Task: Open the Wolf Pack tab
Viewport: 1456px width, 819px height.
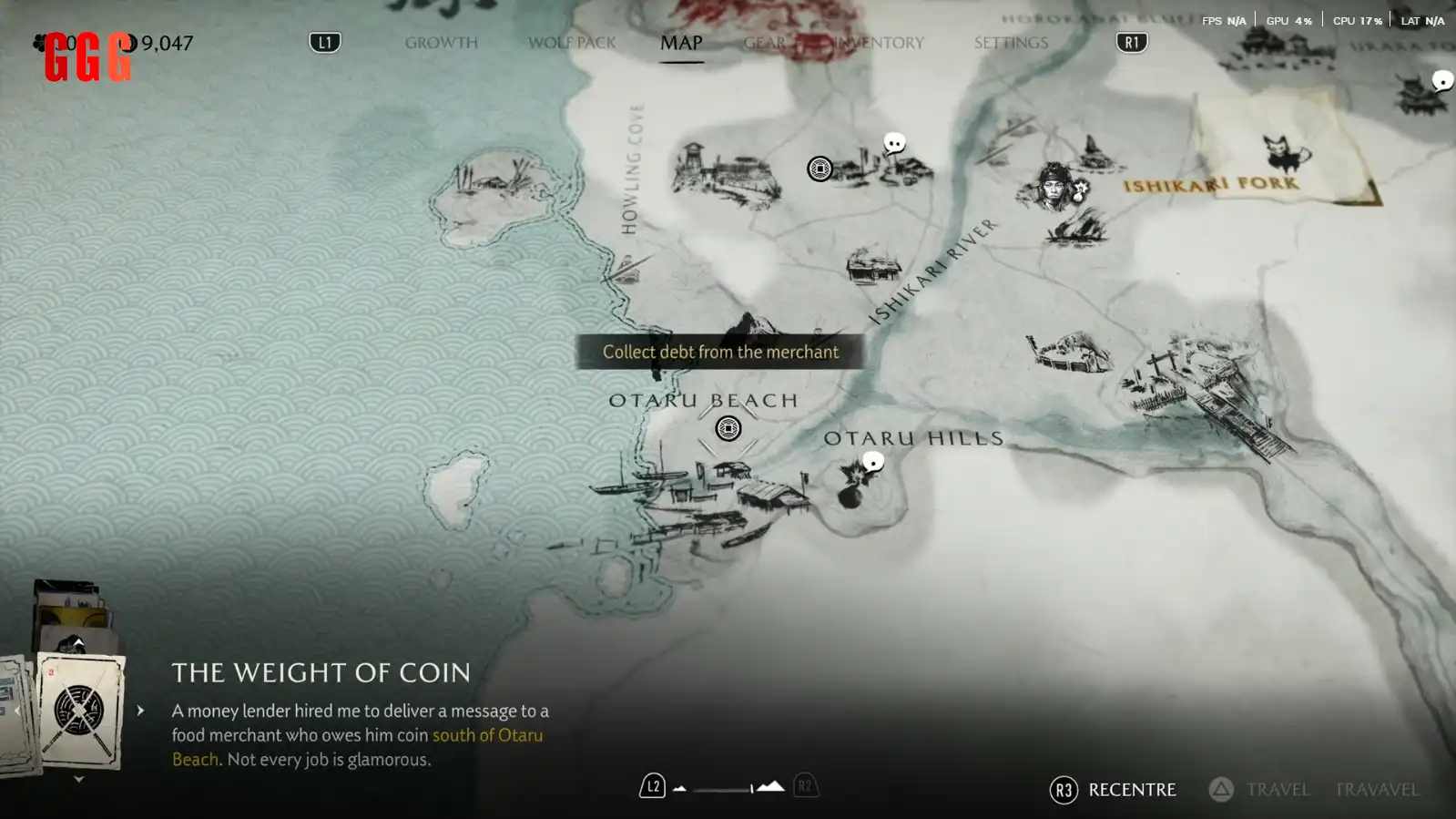Action: pyautogui.click(x=572, y=43)
